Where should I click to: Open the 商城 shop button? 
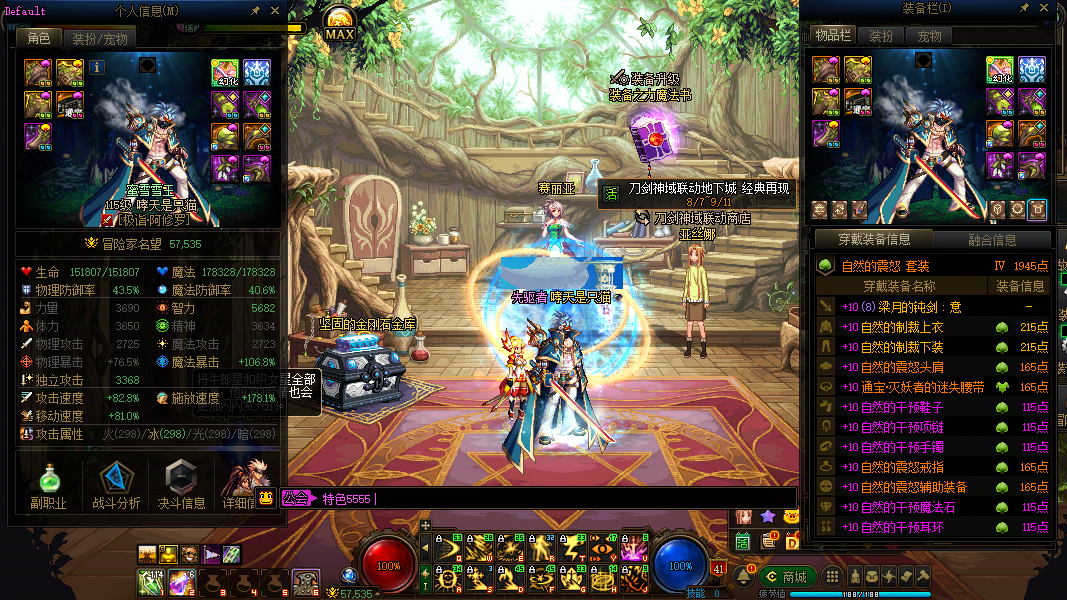click(786, 577)
